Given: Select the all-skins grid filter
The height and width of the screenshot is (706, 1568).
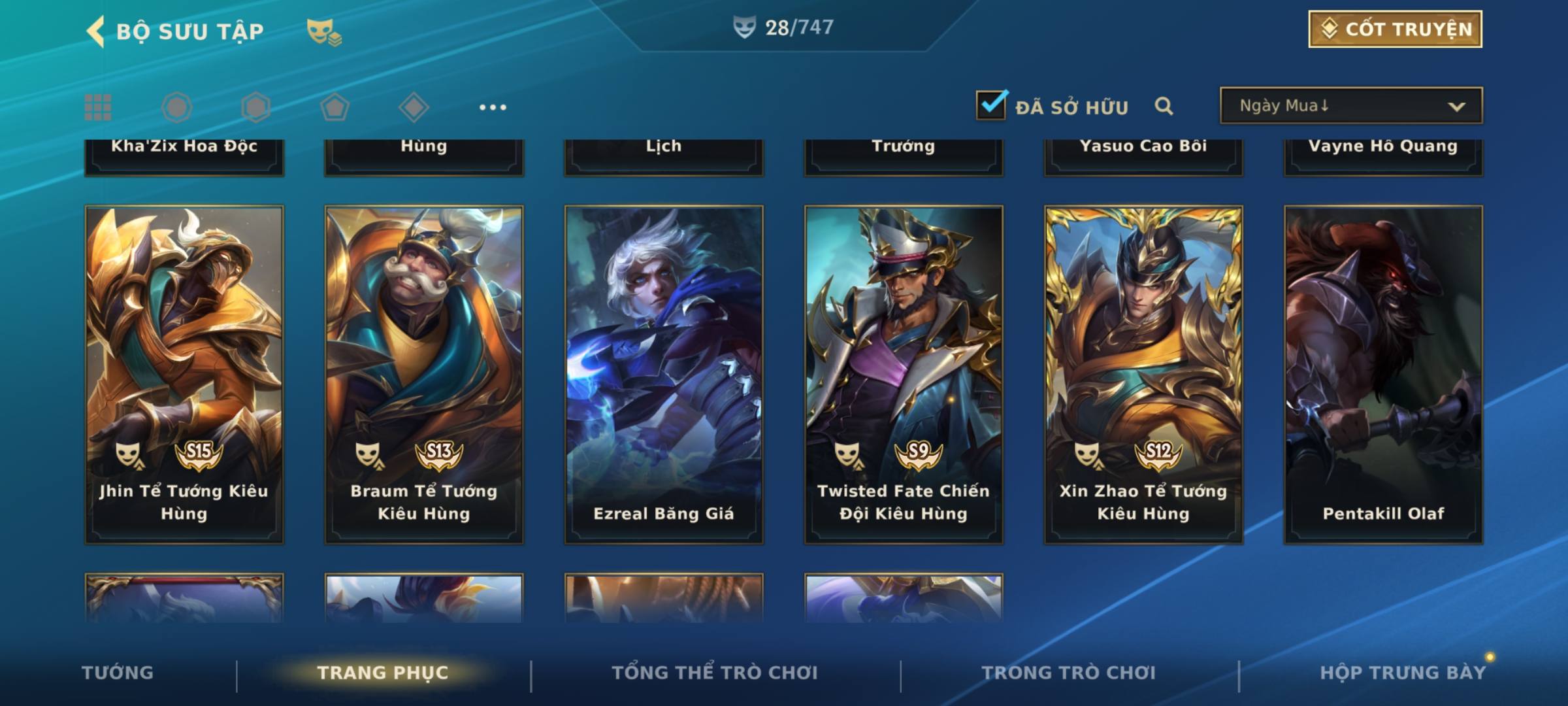Looking at the screenshot, I should (98, 107).
